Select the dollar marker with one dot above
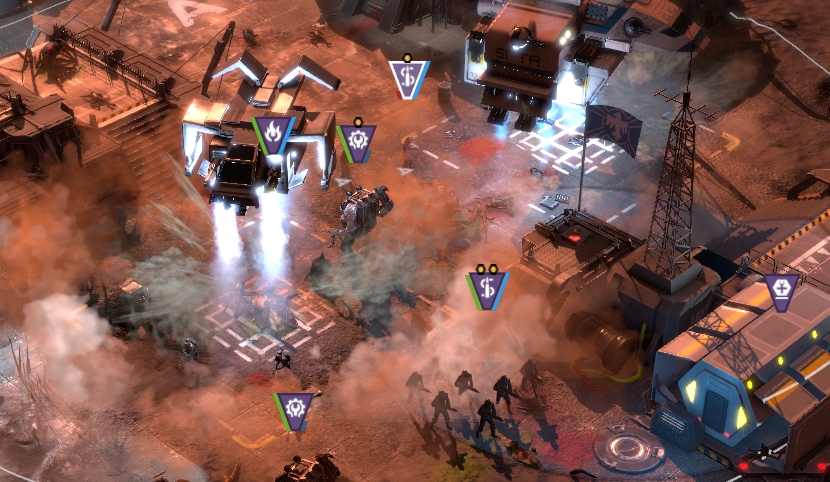830x482 pixels. coord(408,77)
